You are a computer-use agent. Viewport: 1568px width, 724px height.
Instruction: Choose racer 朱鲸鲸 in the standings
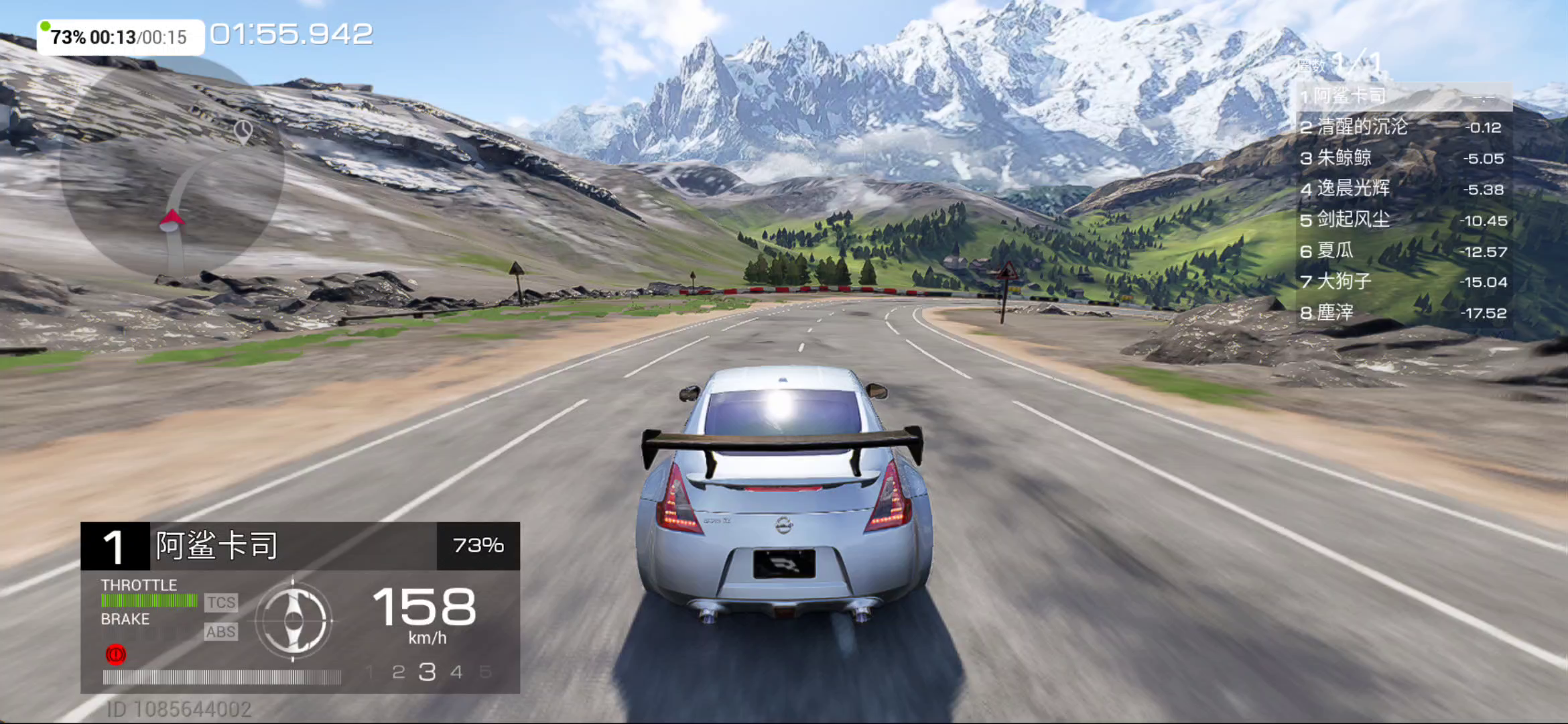tap(1403, 158)
